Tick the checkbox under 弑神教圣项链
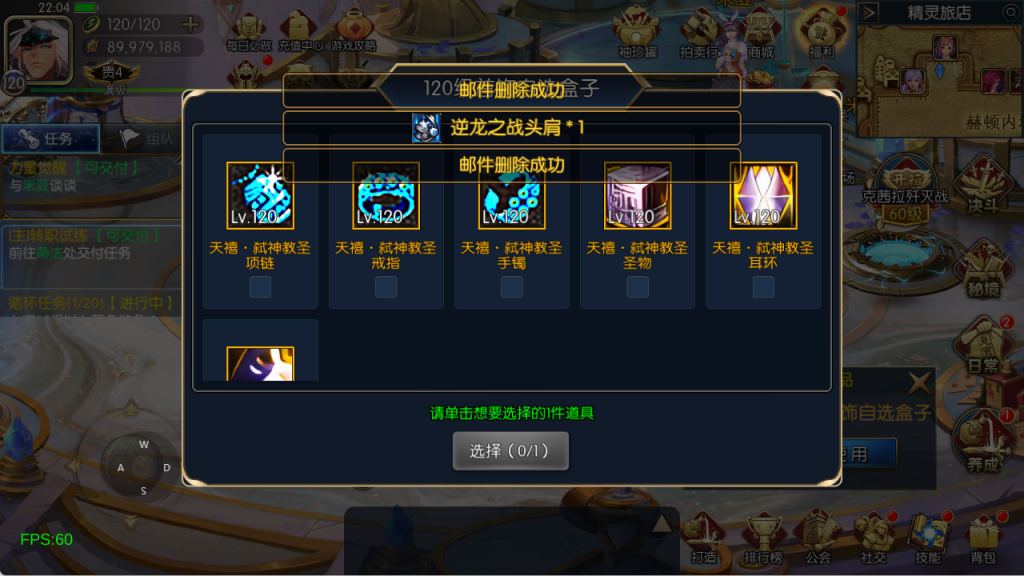The height and width of the screenshot is (576, 1024). click(x=260, y=287)
